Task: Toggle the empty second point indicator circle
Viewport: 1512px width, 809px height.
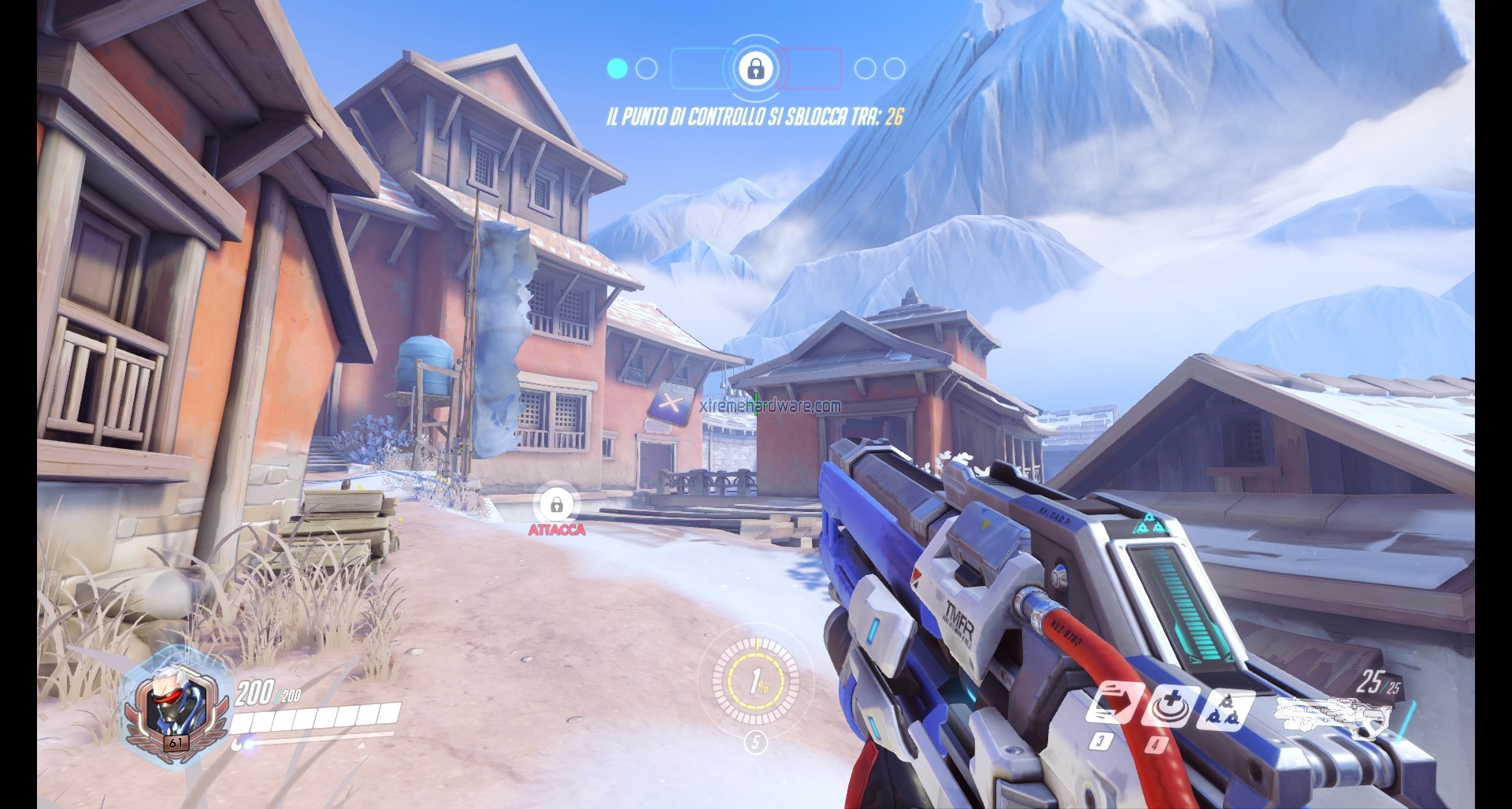Action: (x=646, y=69)
